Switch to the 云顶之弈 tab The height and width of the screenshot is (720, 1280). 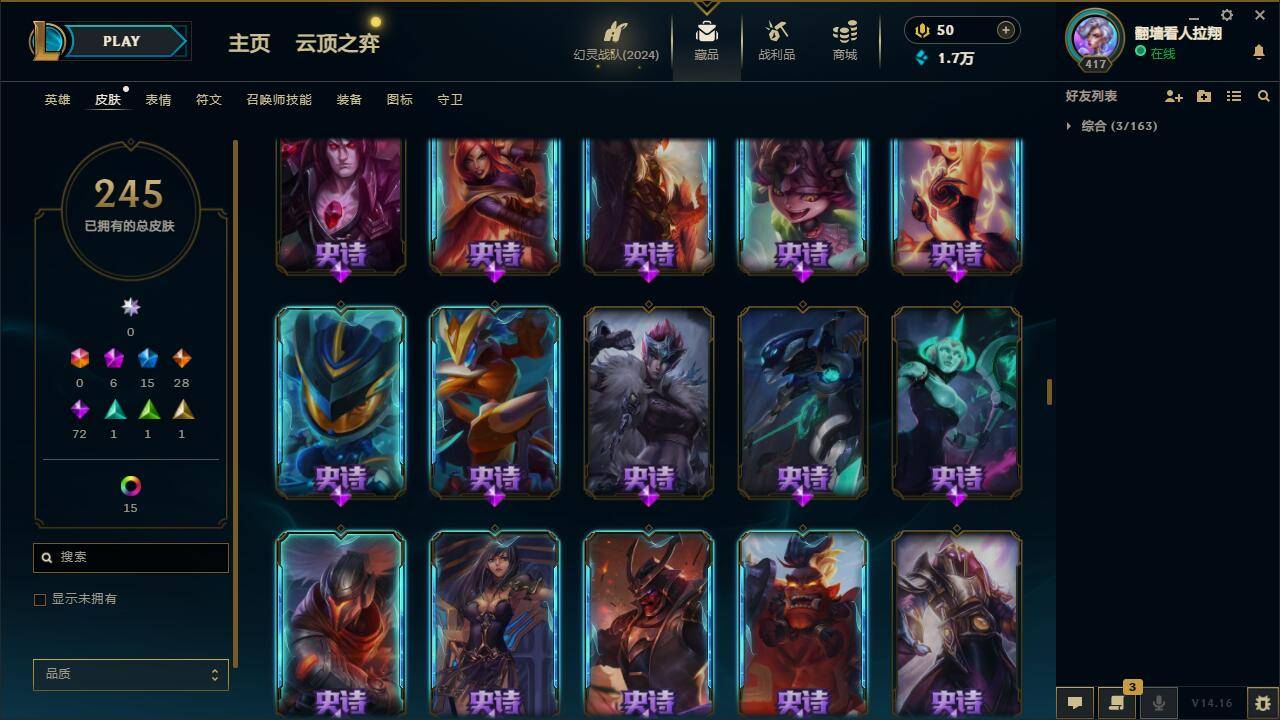335,44
